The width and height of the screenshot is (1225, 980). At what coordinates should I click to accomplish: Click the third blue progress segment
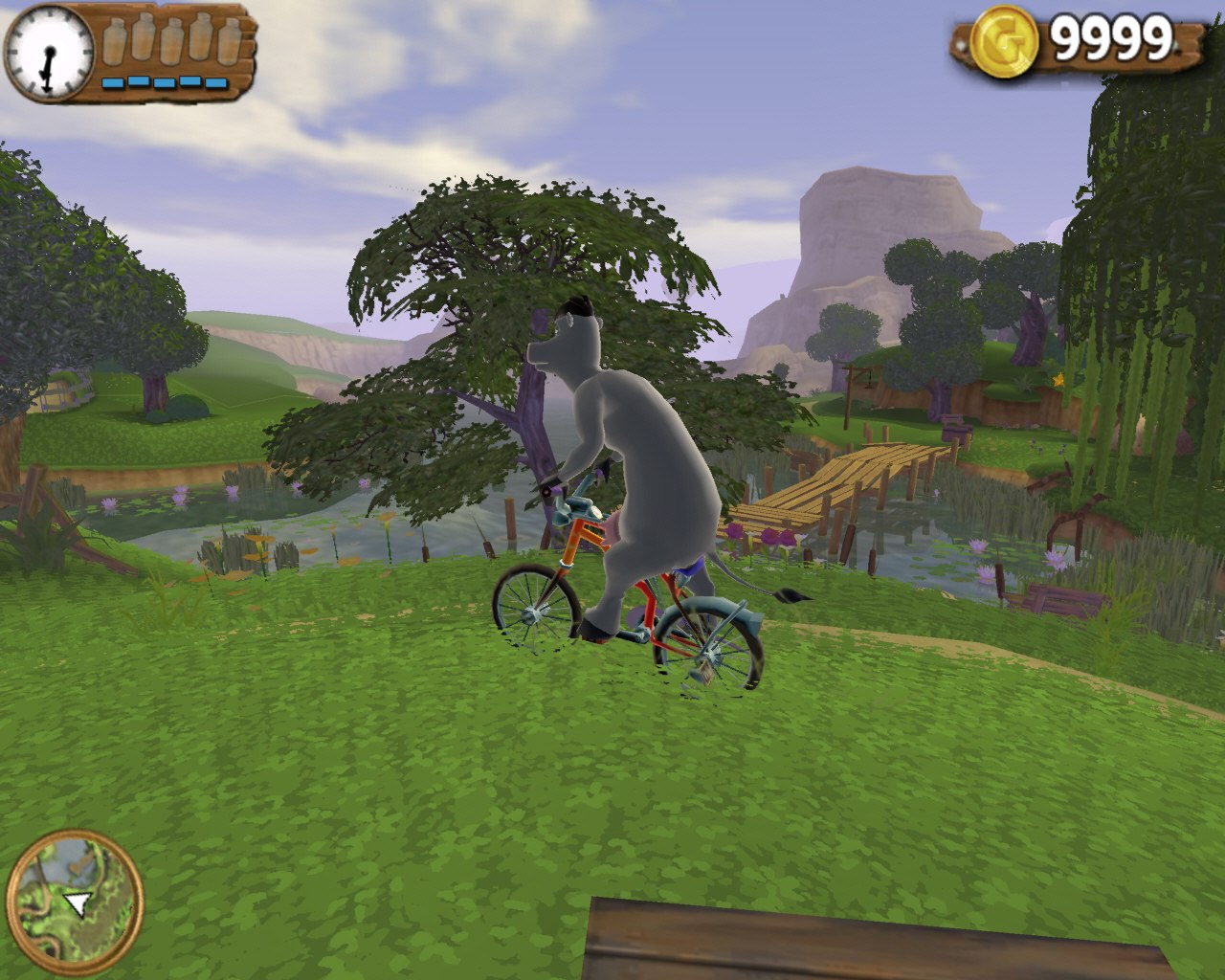[163, 81]
